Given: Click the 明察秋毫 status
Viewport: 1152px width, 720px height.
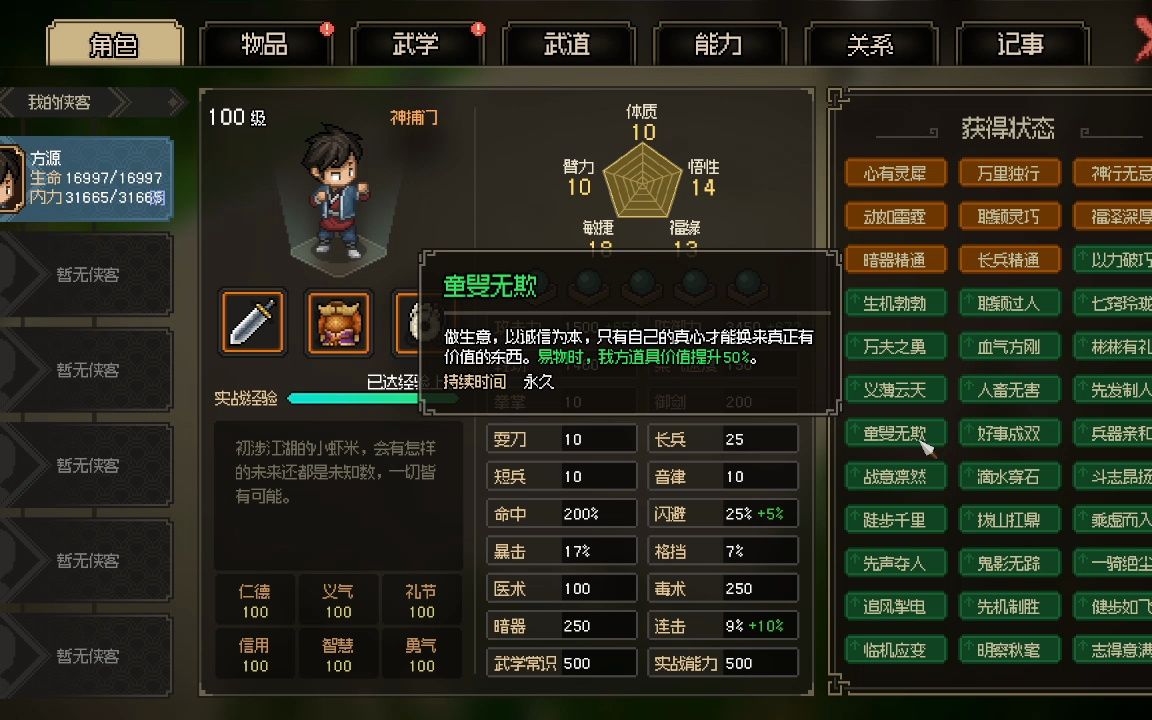Looking at the screenshot, I should (1008, 650).
